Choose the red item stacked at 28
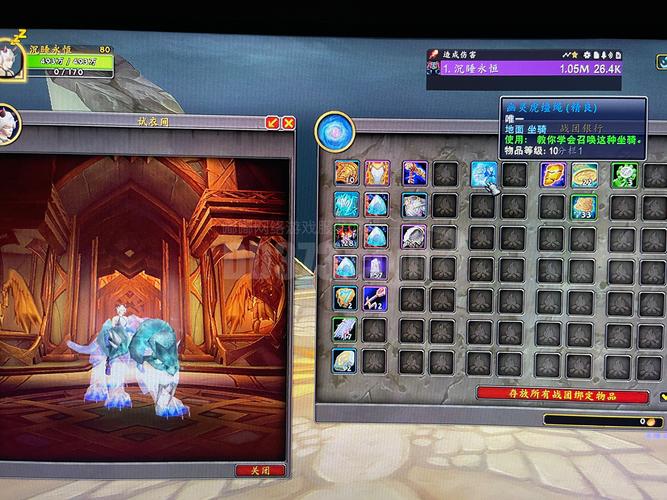This screenshot has width=667, height=500. click(x=346, y=236)
